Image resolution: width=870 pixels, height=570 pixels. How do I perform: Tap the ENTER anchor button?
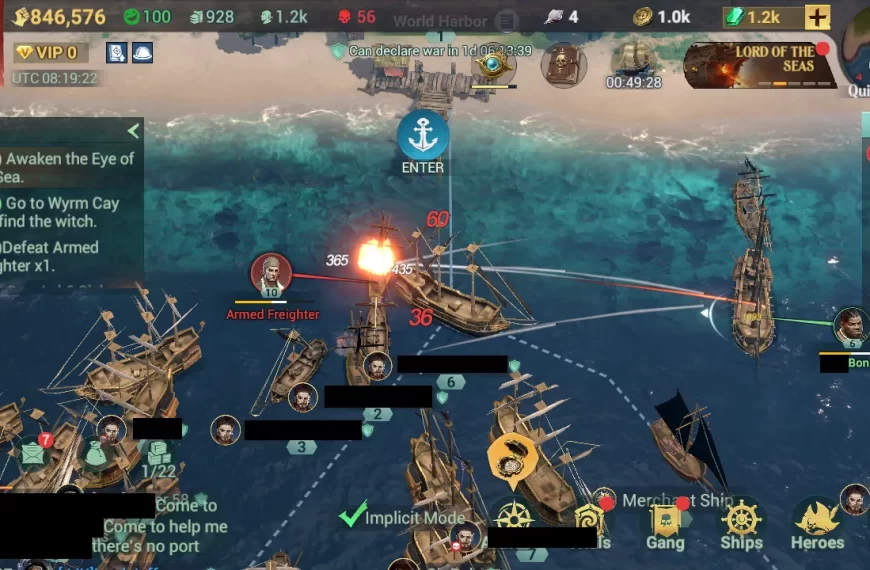coord(423,137)
